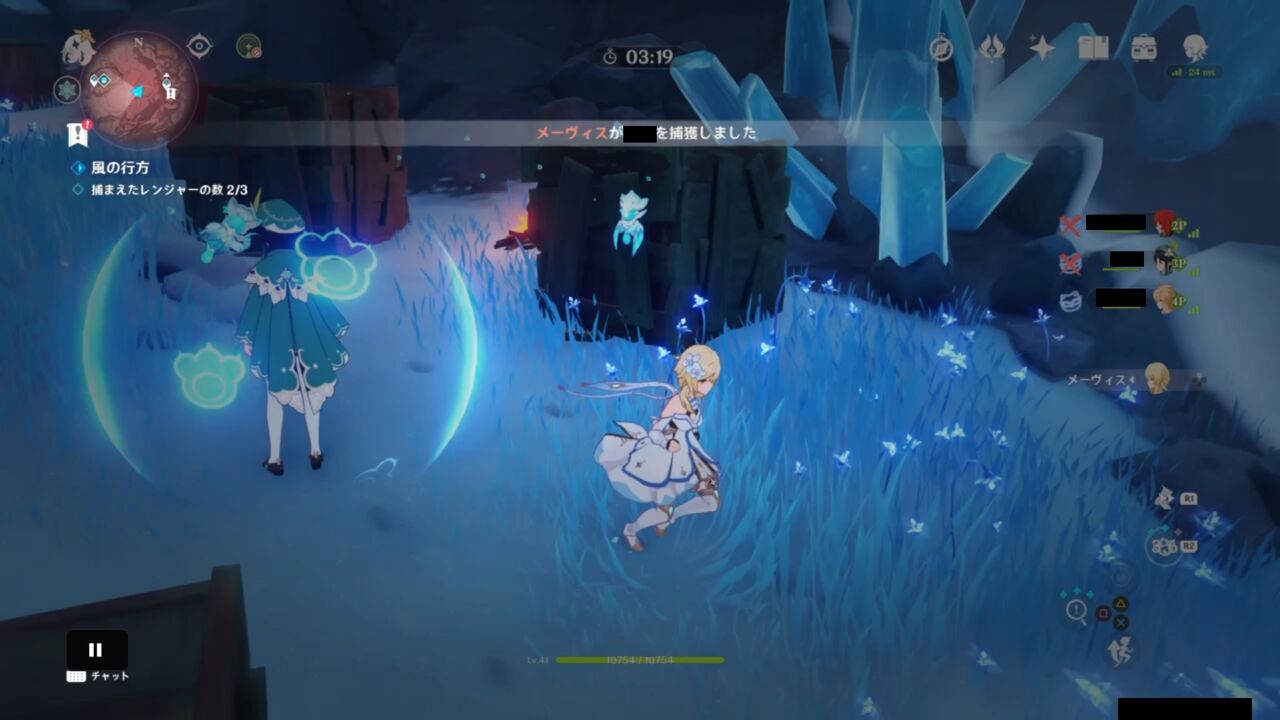Click the 2P player avatar

click(1162, 223)
